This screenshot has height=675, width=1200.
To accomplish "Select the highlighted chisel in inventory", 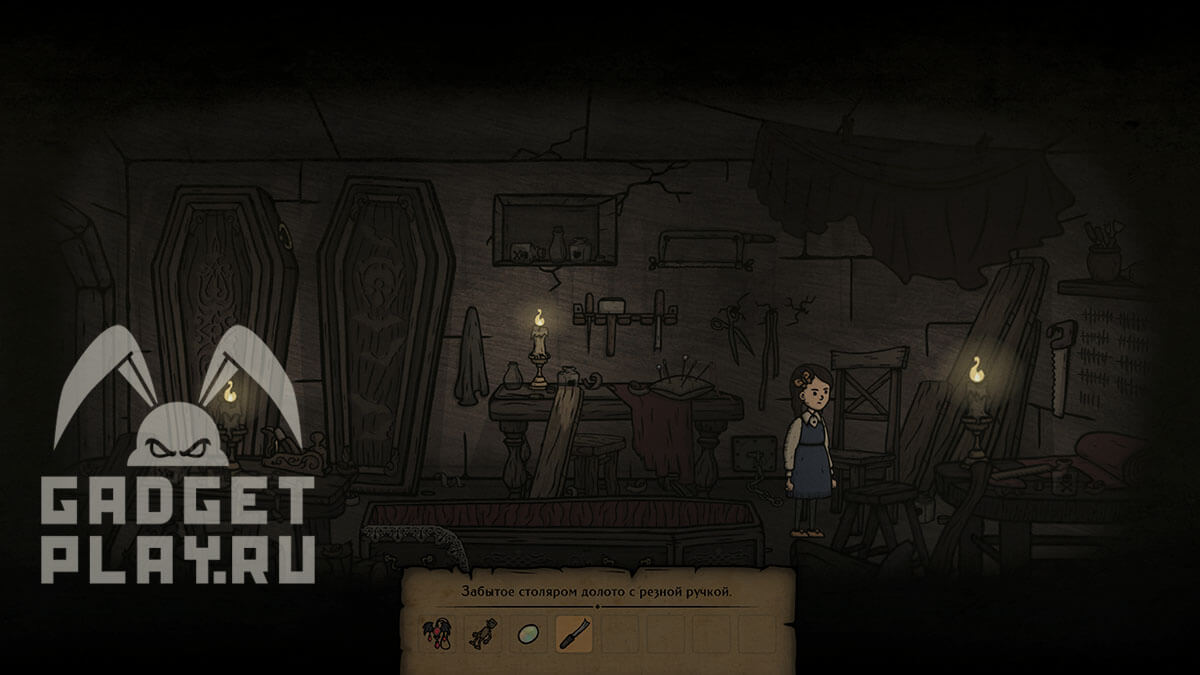I will coord(572,633).
